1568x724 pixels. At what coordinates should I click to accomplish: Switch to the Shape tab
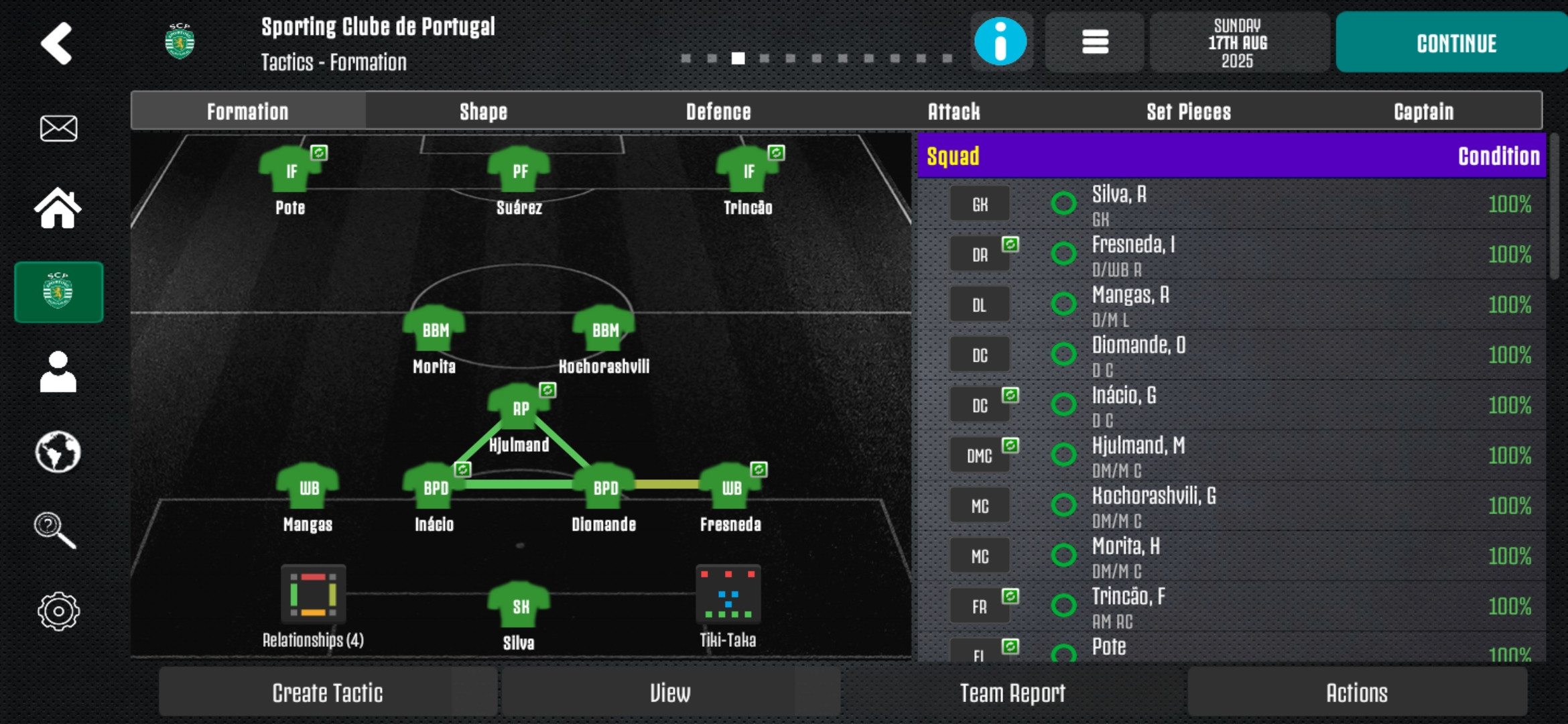tap(483, 111)
